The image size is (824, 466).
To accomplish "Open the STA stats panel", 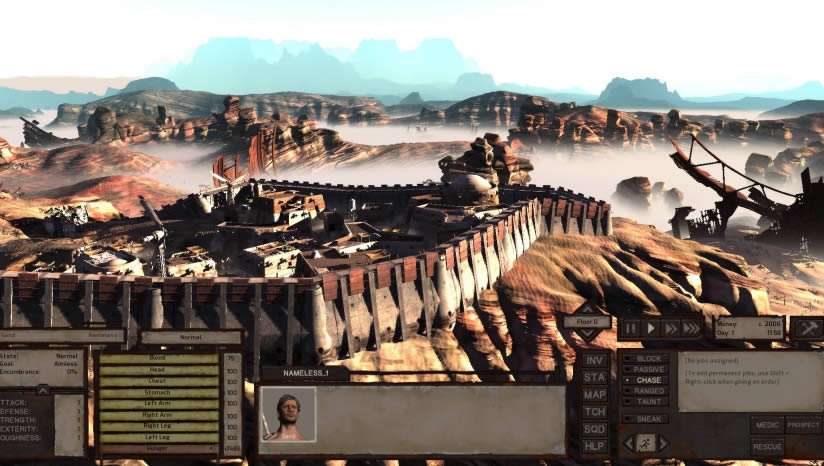I will pos(595,377).
